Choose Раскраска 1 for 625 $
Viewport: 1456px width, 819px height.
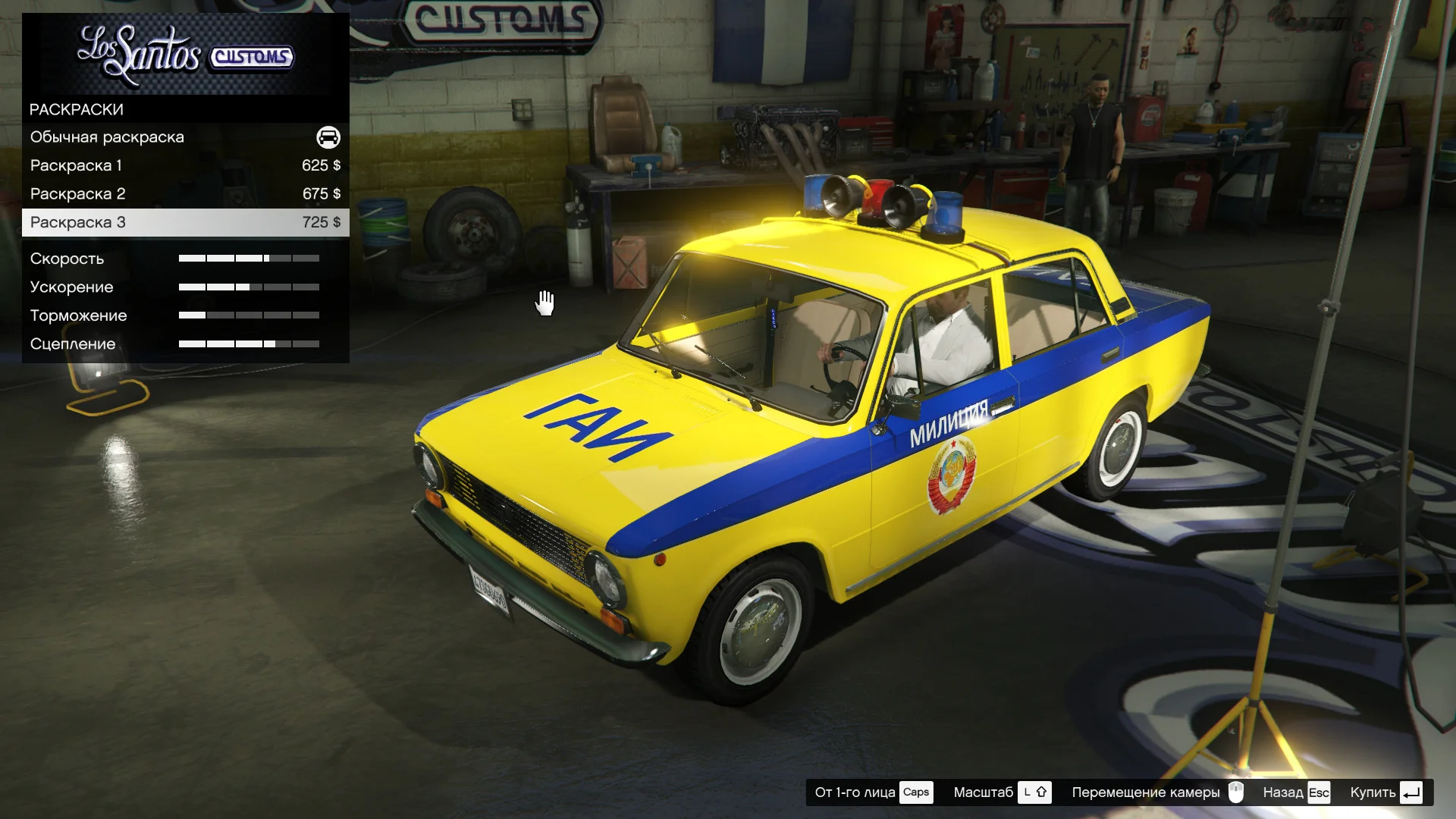tap(184, 165)
